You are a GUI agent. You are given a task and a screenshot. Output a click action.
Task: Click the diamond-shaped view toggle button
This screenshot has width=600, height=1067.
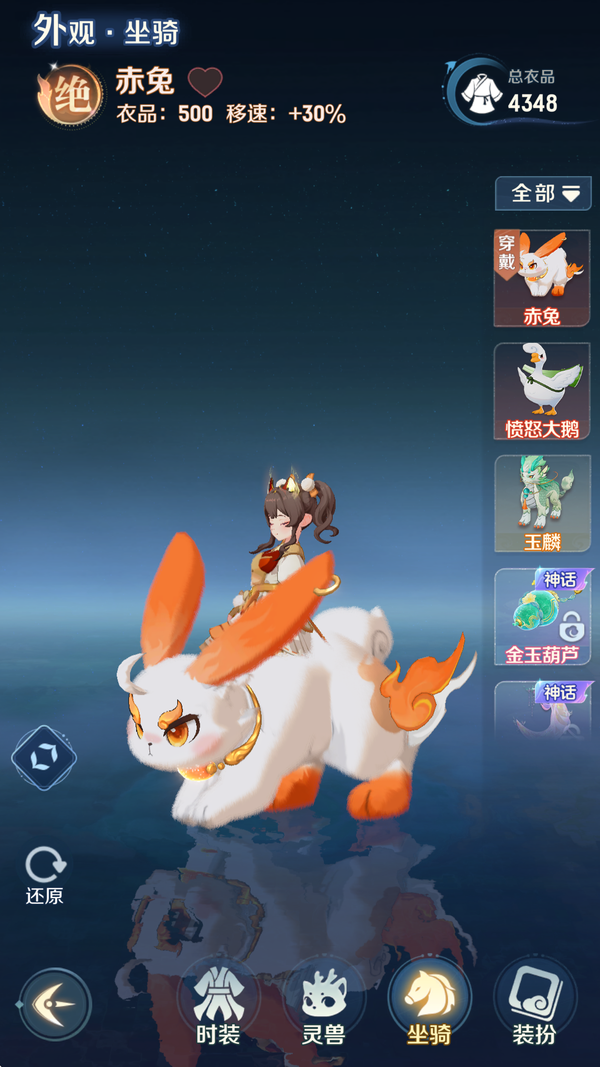44,758
